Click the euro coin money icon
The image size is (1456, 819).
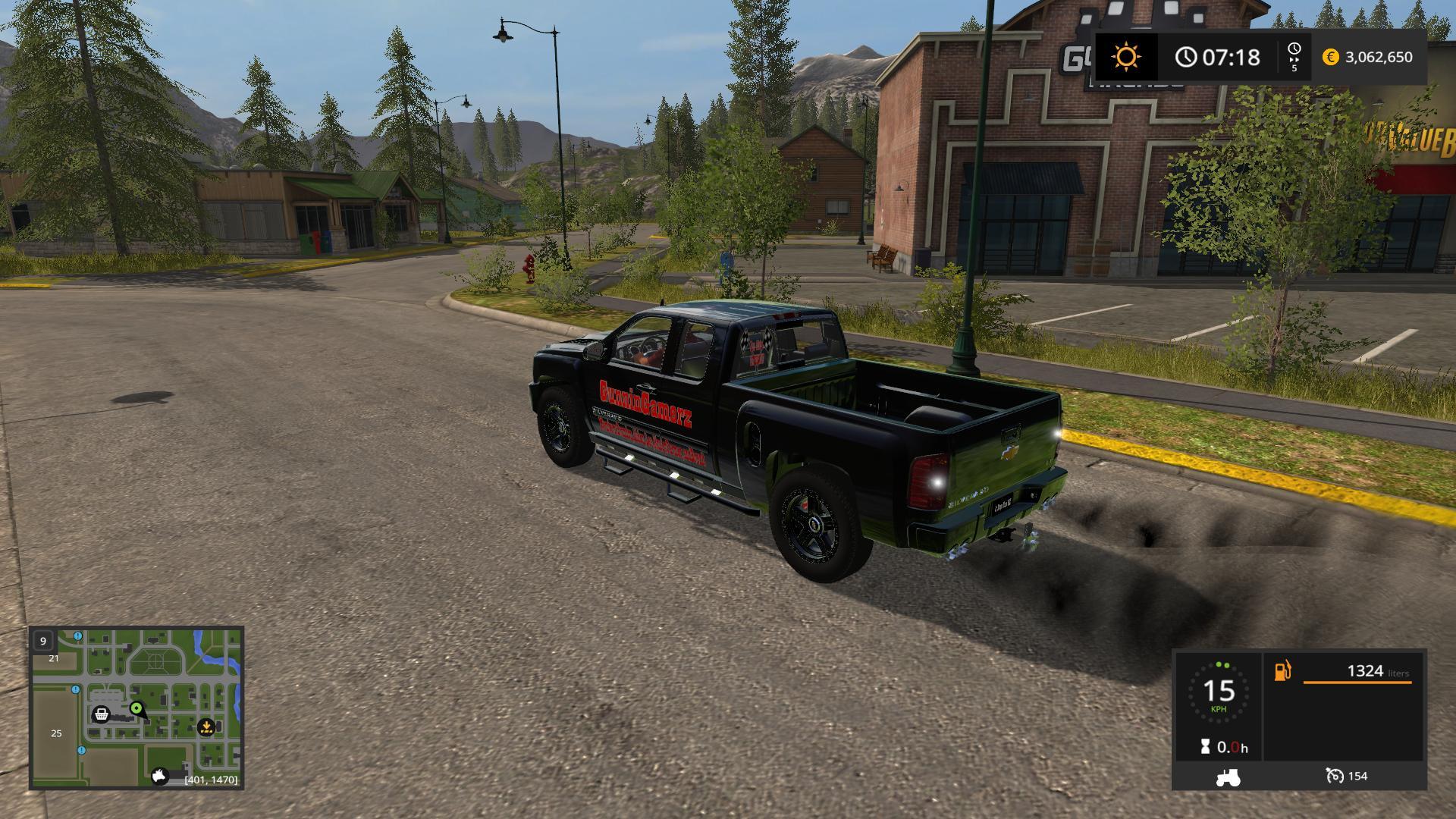point(1330,57)
